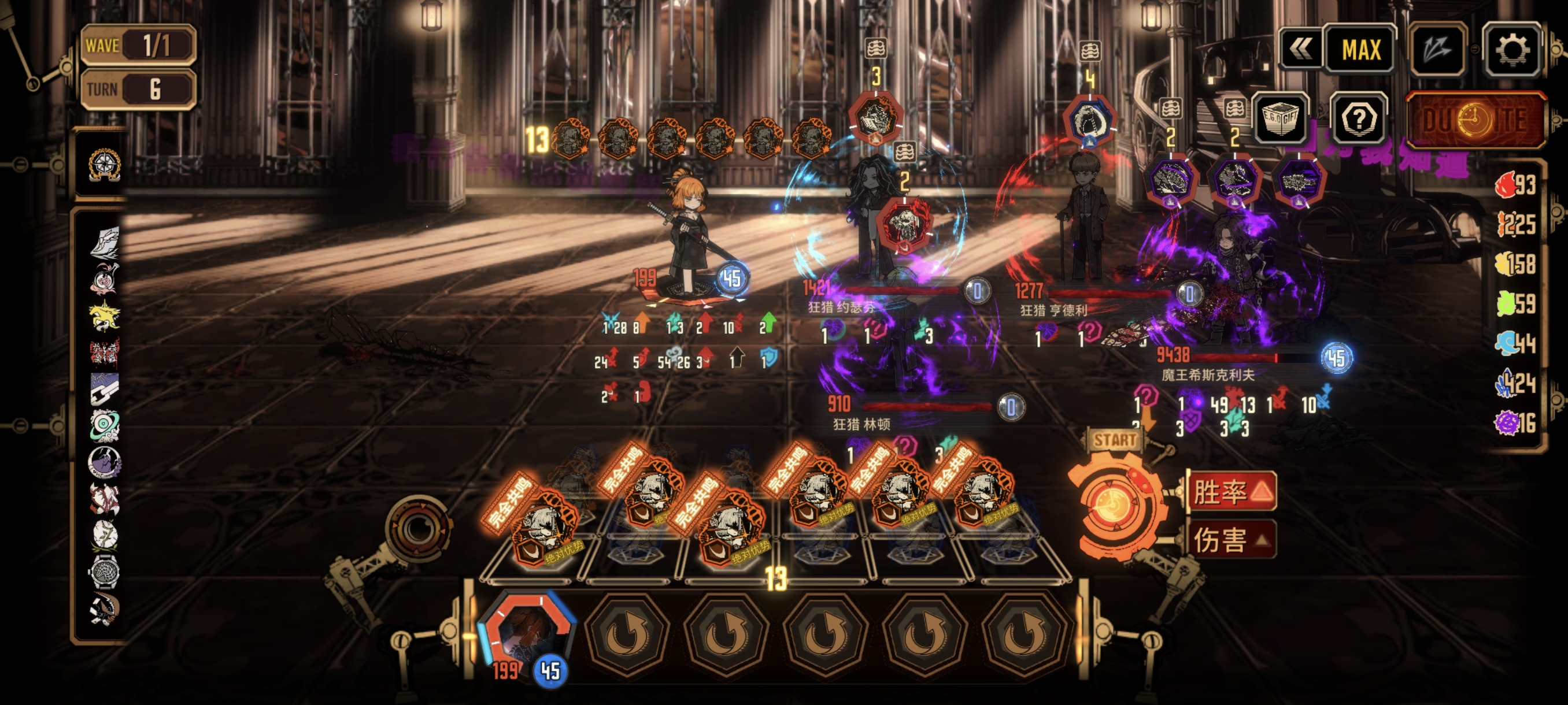Click the laurel compass emblem icon
1568x705 pixels.
(104, 164)
